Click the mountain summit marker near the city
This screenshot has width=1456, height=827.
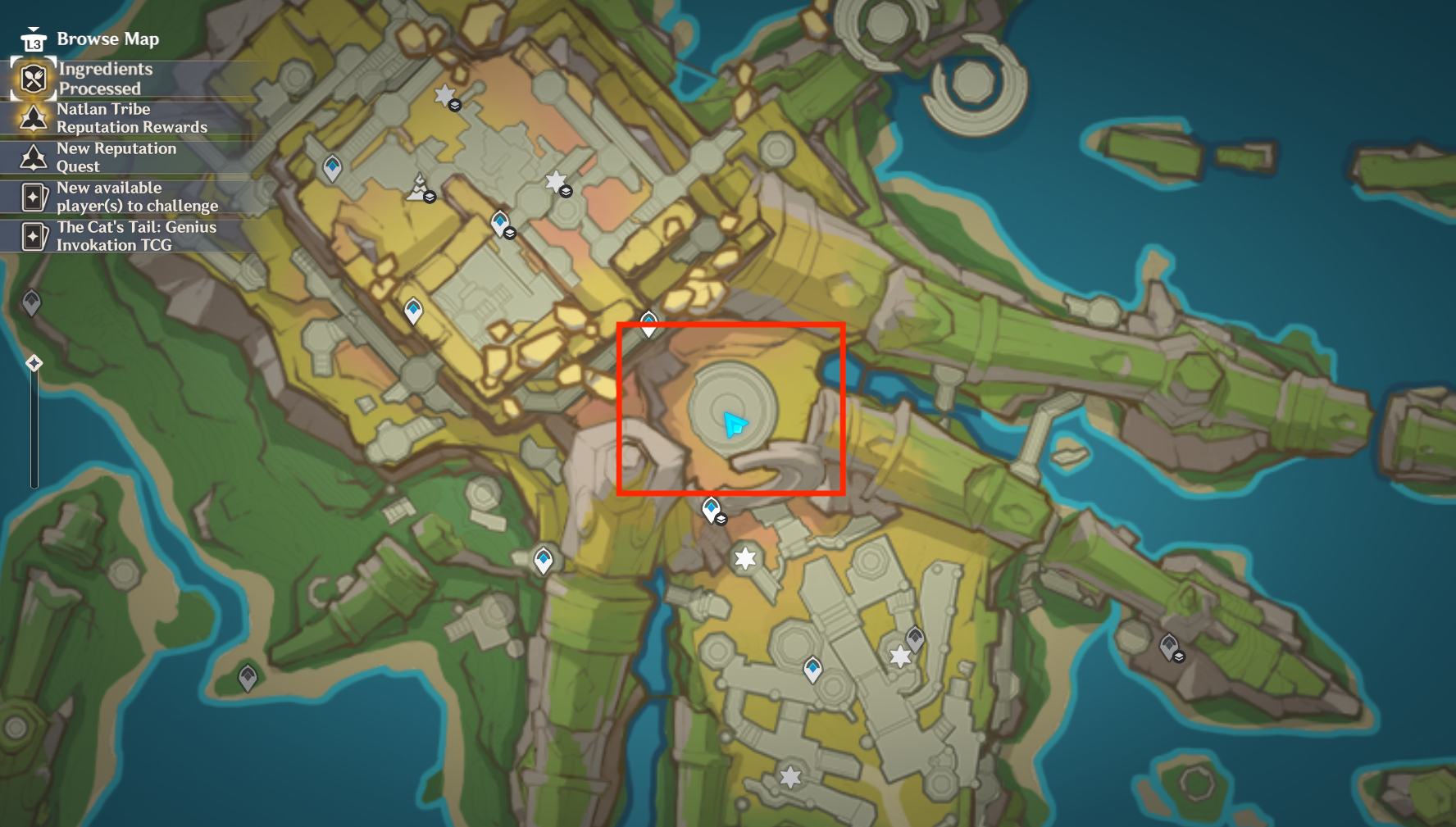pyautogui.click(x=418, y=187)
